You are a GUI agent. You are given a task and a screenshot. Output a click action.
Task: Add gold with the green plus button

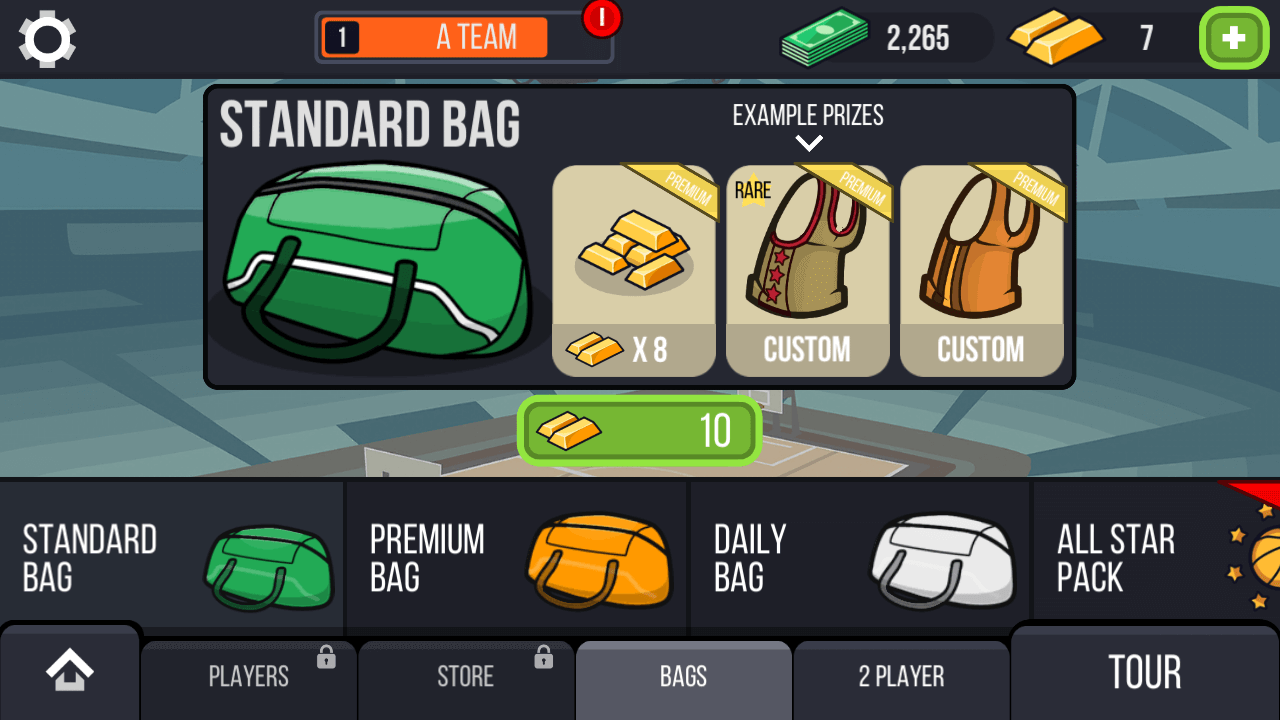point(1233,38)
